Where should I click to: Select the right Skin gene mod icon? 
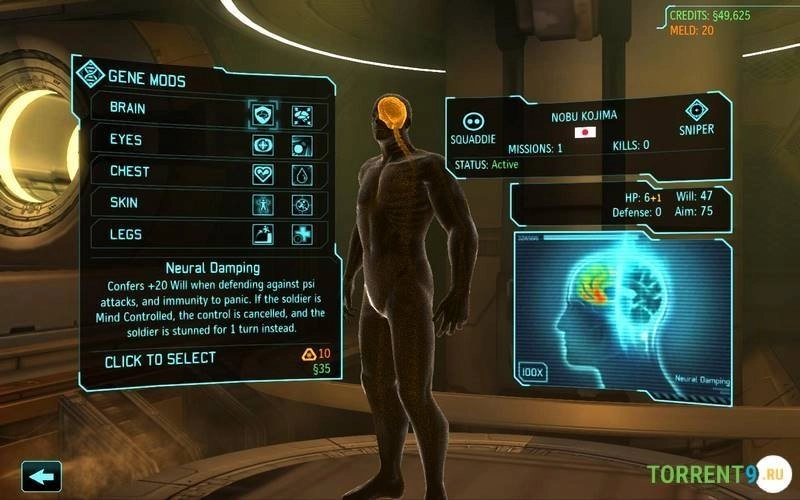coord(302,205)
